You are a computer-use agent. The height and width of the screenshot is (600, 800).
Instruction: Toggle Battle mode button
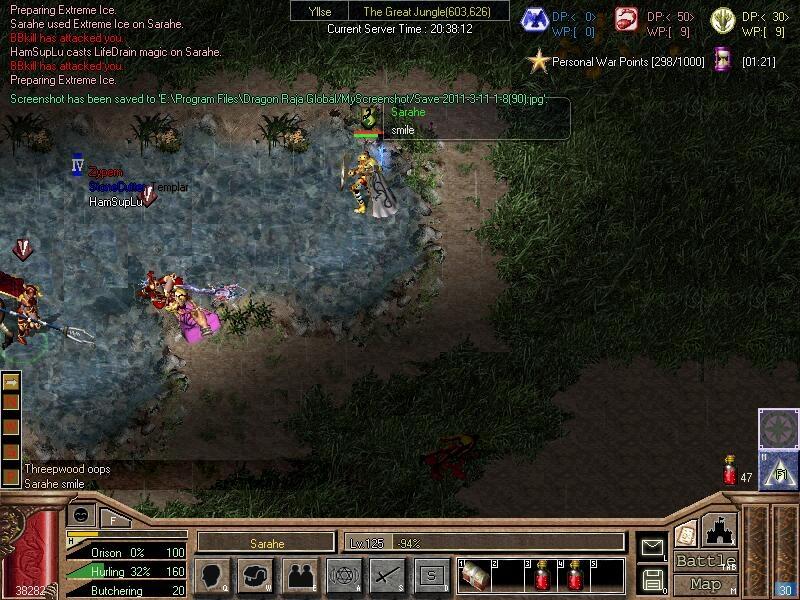point(705,561)
